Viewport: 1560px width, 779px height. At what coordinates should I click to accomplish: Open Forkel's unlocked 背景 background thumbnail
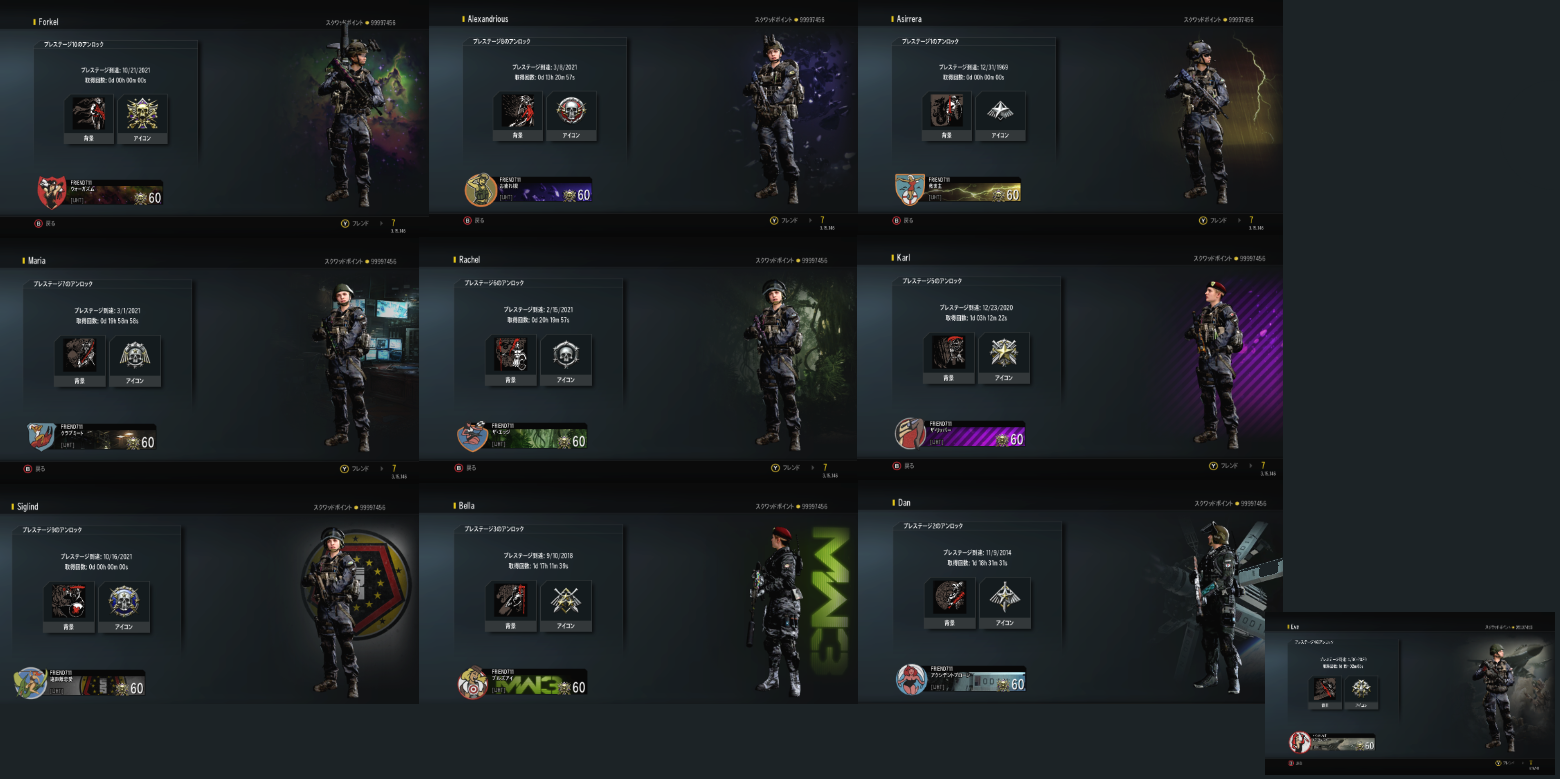(90, 110)
